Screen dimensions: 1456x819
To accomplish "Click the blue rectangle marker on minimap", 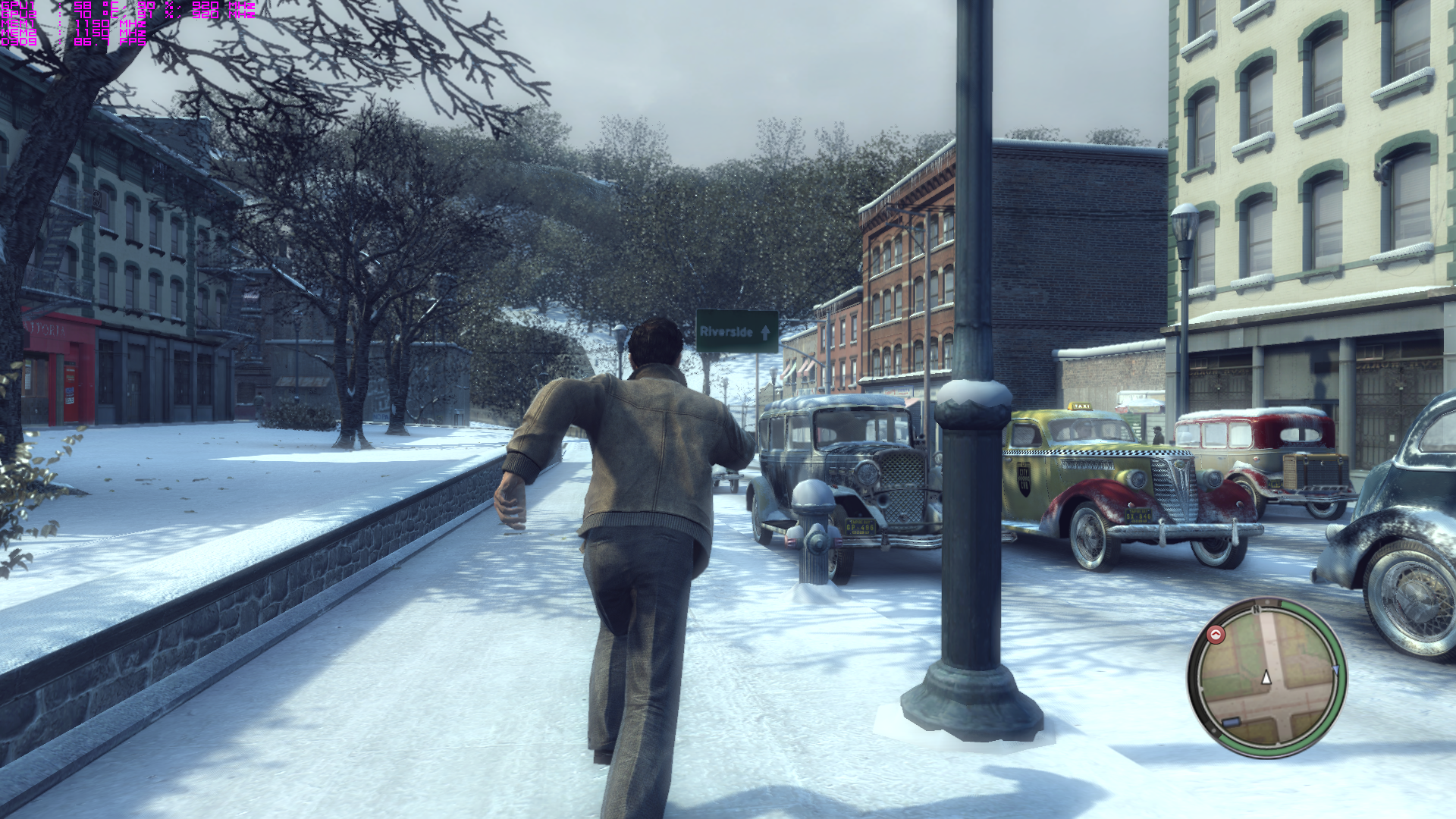I will click(1232, 721).
